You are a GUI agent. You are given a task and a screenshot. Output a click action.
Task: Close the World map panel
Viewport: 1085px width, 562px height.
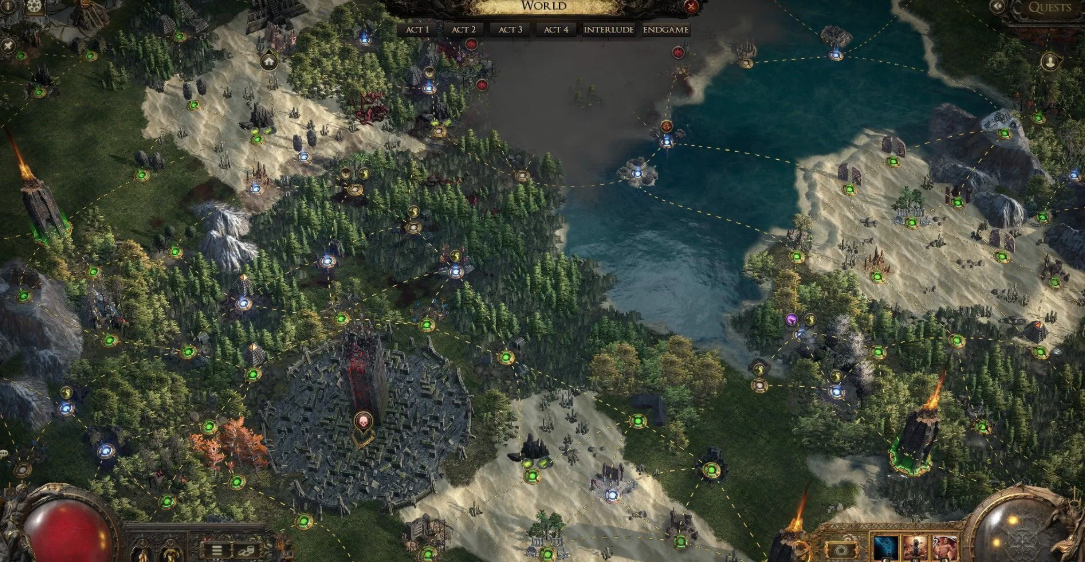click(691, 7)
